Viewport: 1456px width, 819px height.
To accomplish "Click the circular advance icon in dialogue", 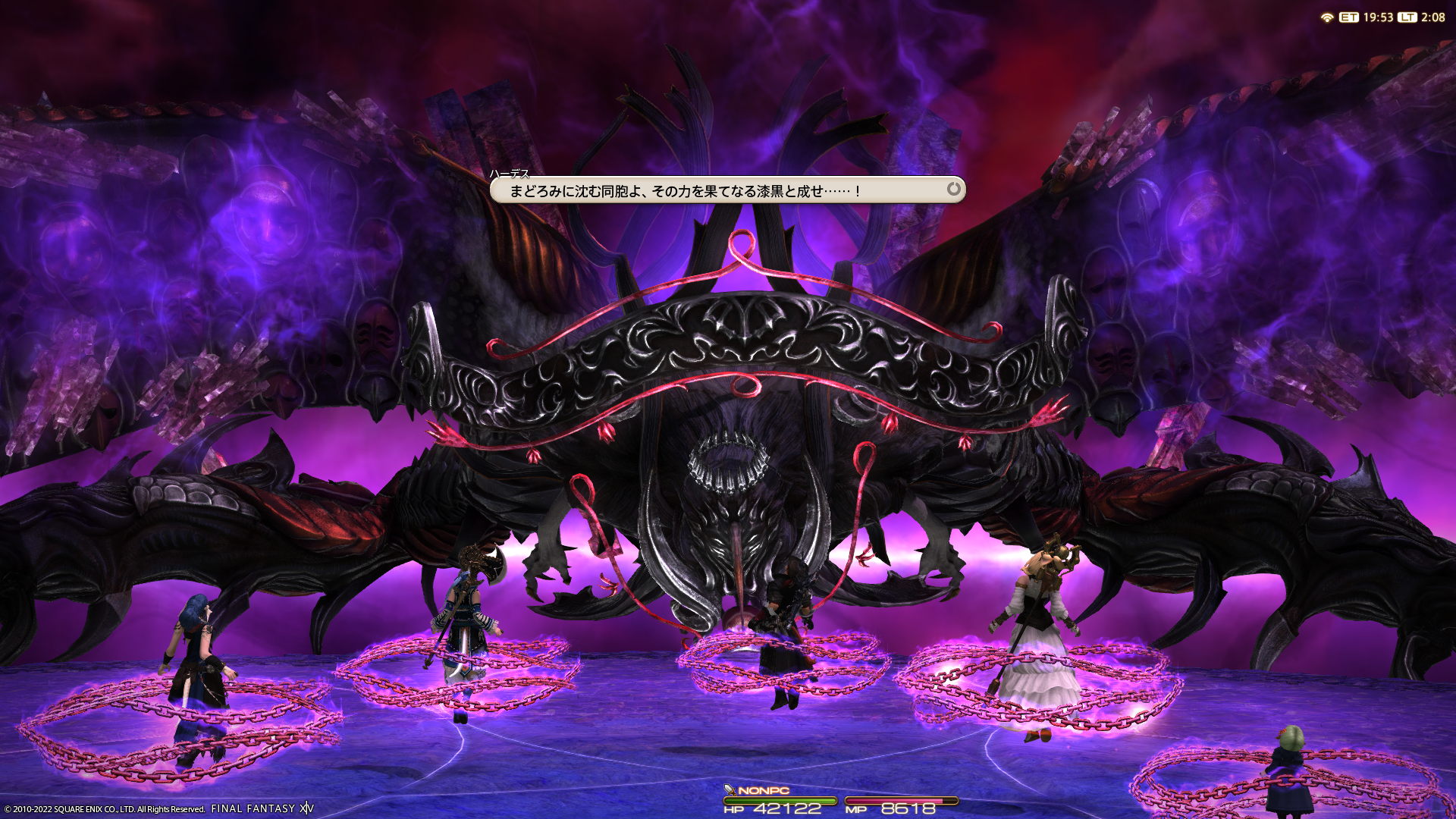I will 953,189.
